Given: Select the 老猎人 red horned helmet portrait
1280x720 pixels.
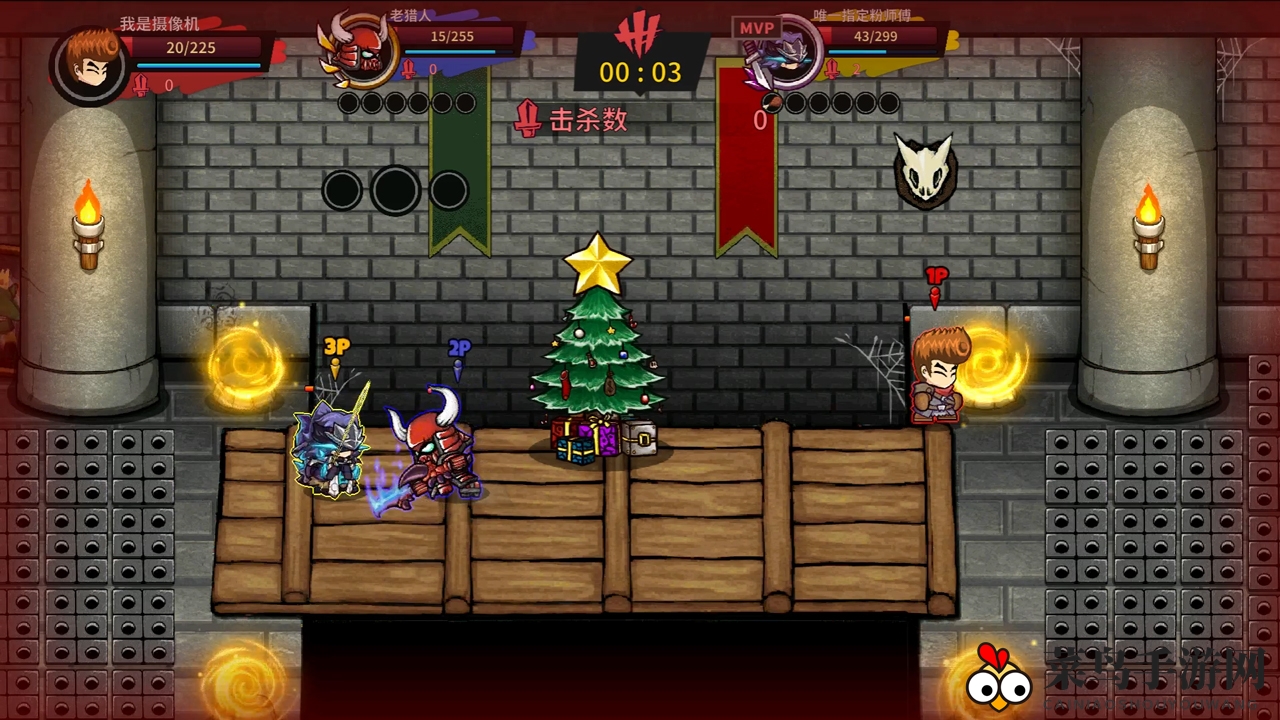Looking at the screenshot, I should (x=359, y=53).
